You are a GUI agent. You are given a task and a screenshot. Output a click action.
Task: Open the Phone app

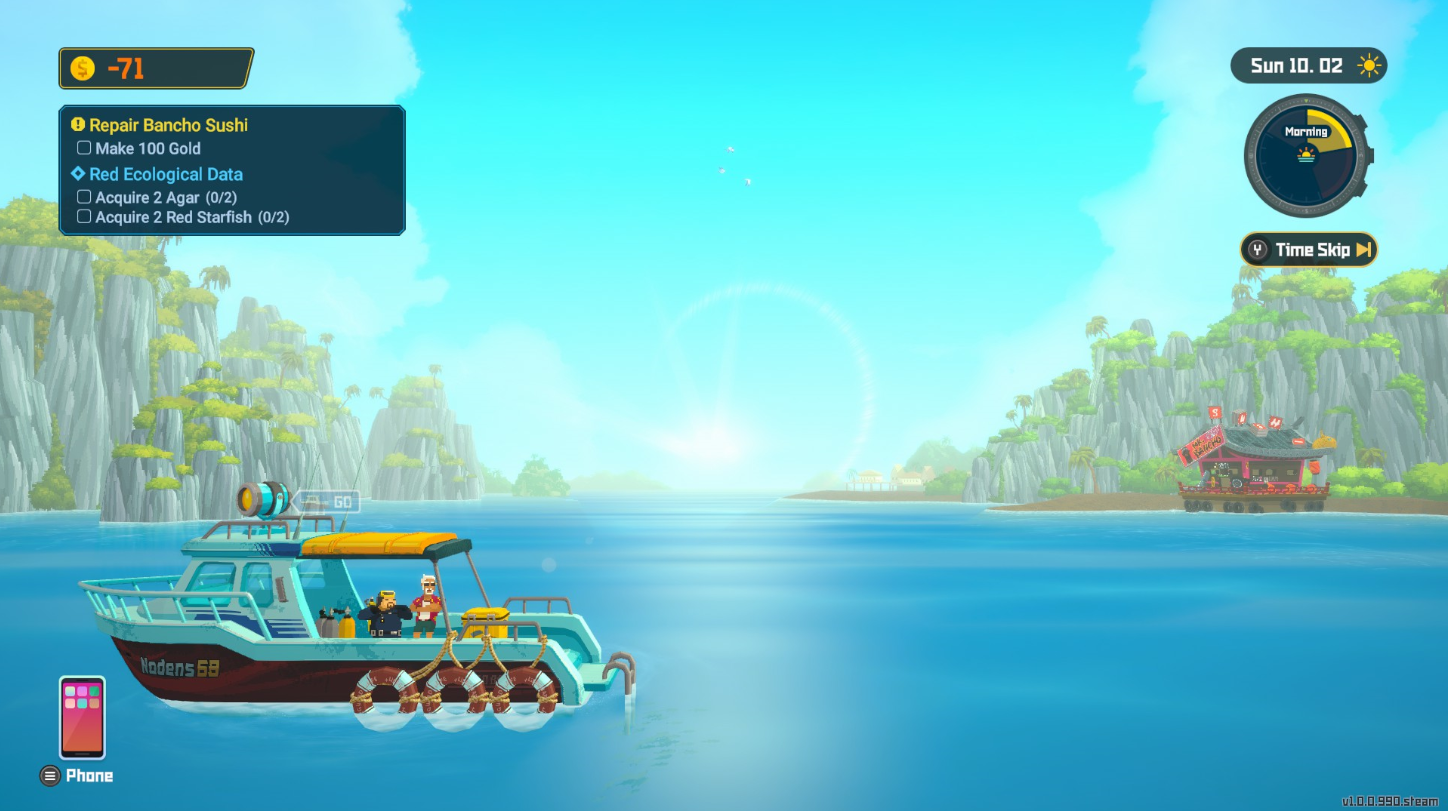click(x=81, y=716)
